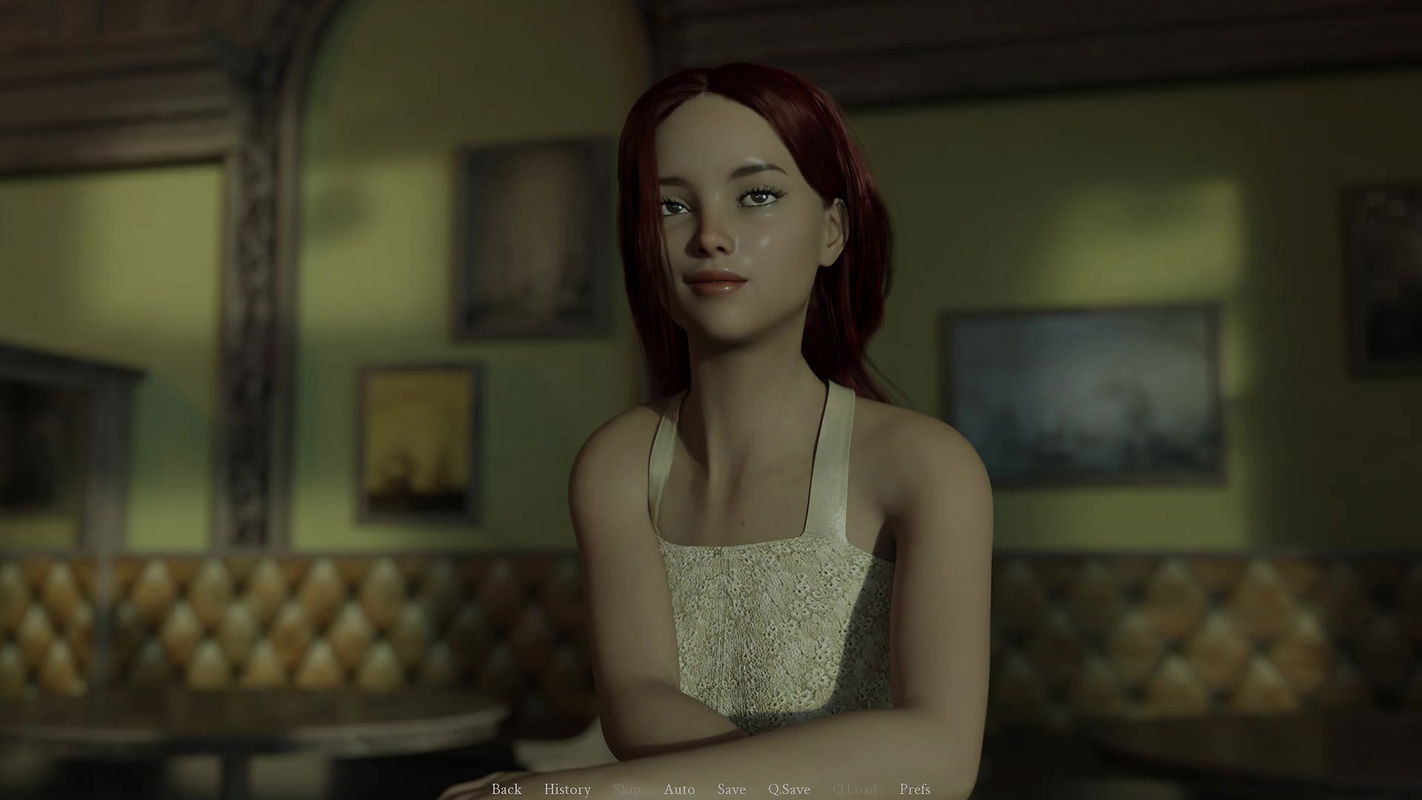Open the Prefs settings screen
1422x800 pixels.
917,789
